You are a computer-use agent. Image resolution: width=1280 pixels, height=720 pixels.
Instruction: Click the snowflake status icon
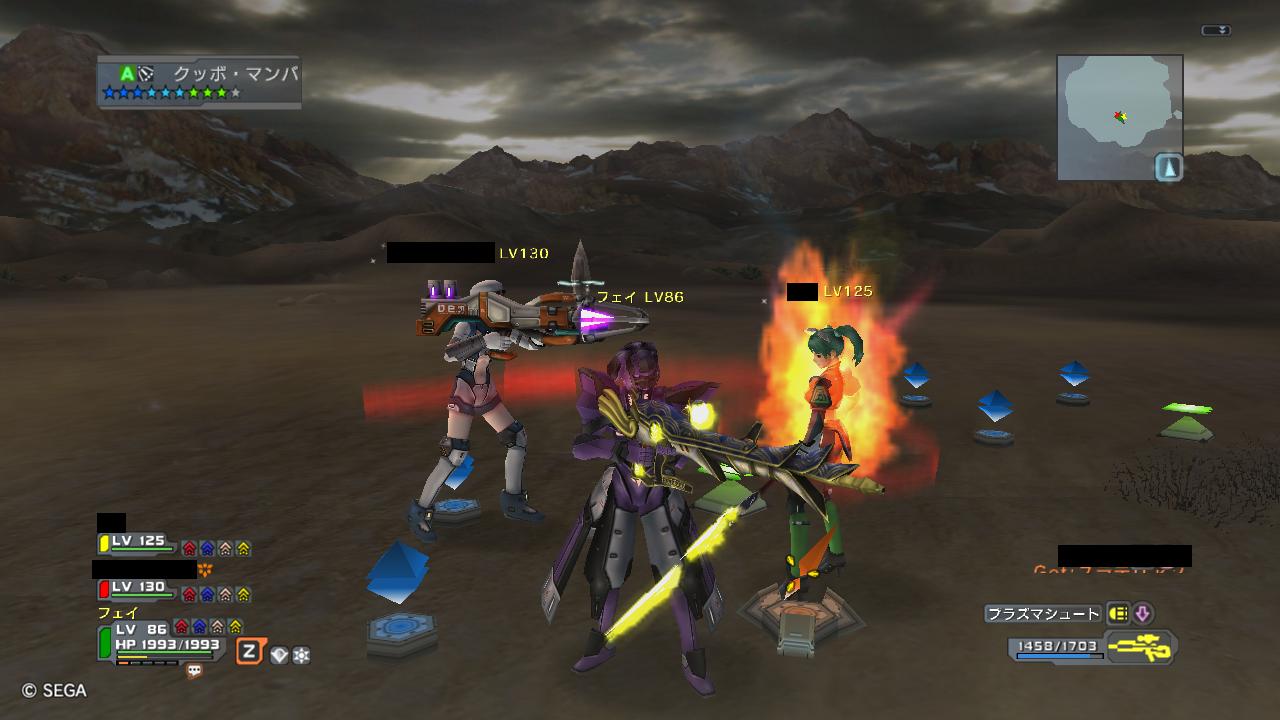pos(300,655)
